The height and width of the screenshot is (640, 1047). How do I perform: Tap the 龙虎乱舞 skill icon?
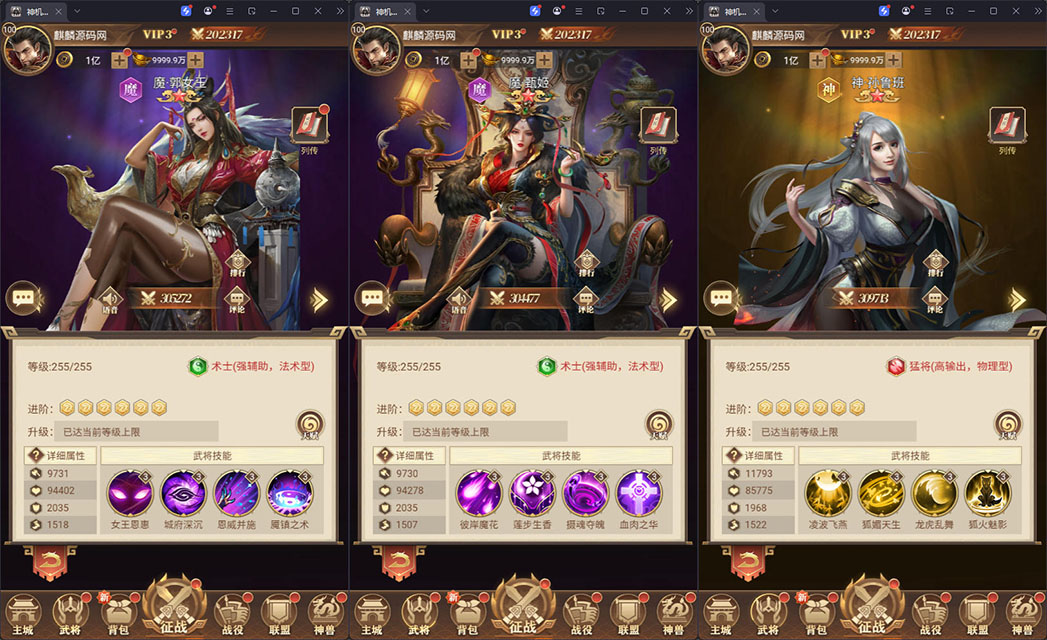point(934,492)
